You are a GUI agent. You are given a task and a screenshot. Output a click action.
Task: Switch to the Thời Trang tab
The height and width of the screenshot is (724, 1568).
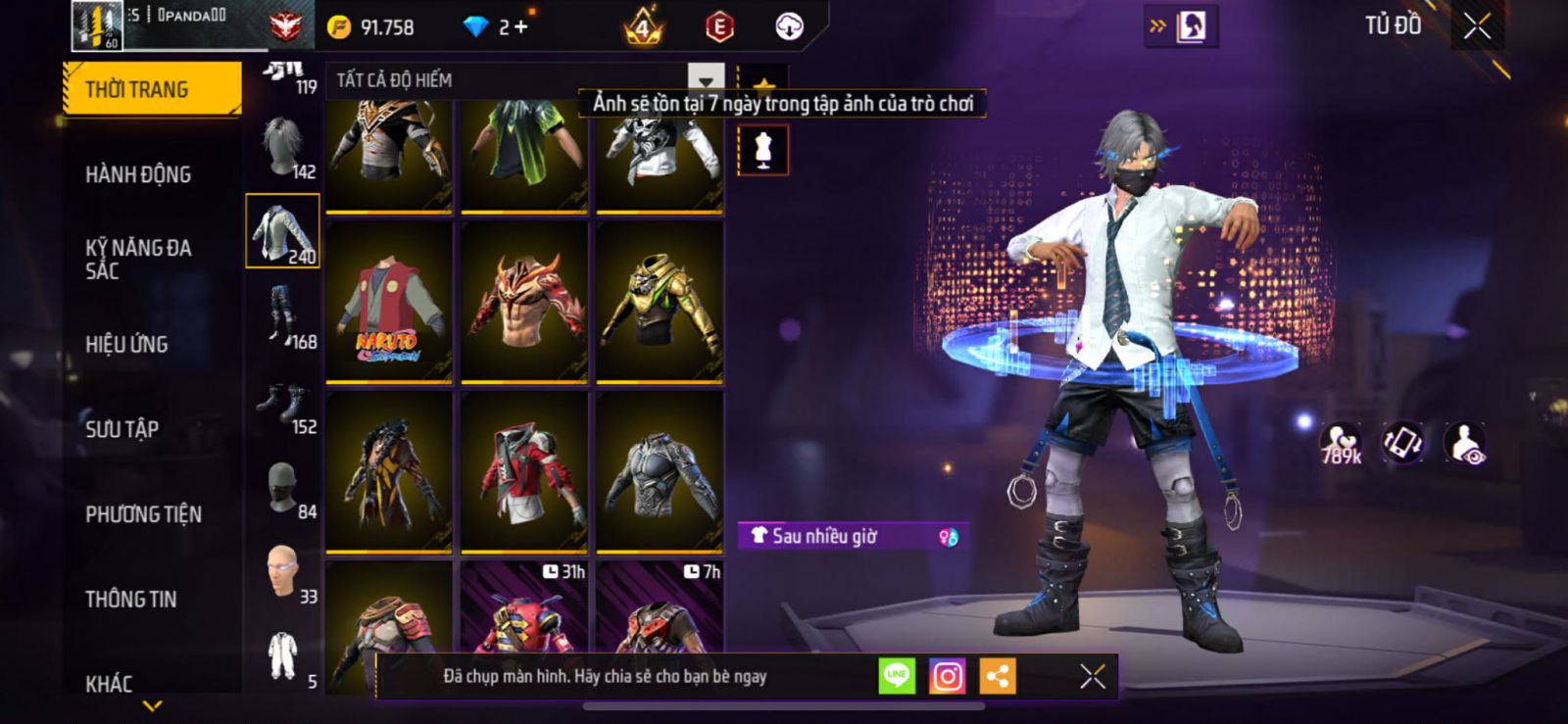[x=151, y=89]
